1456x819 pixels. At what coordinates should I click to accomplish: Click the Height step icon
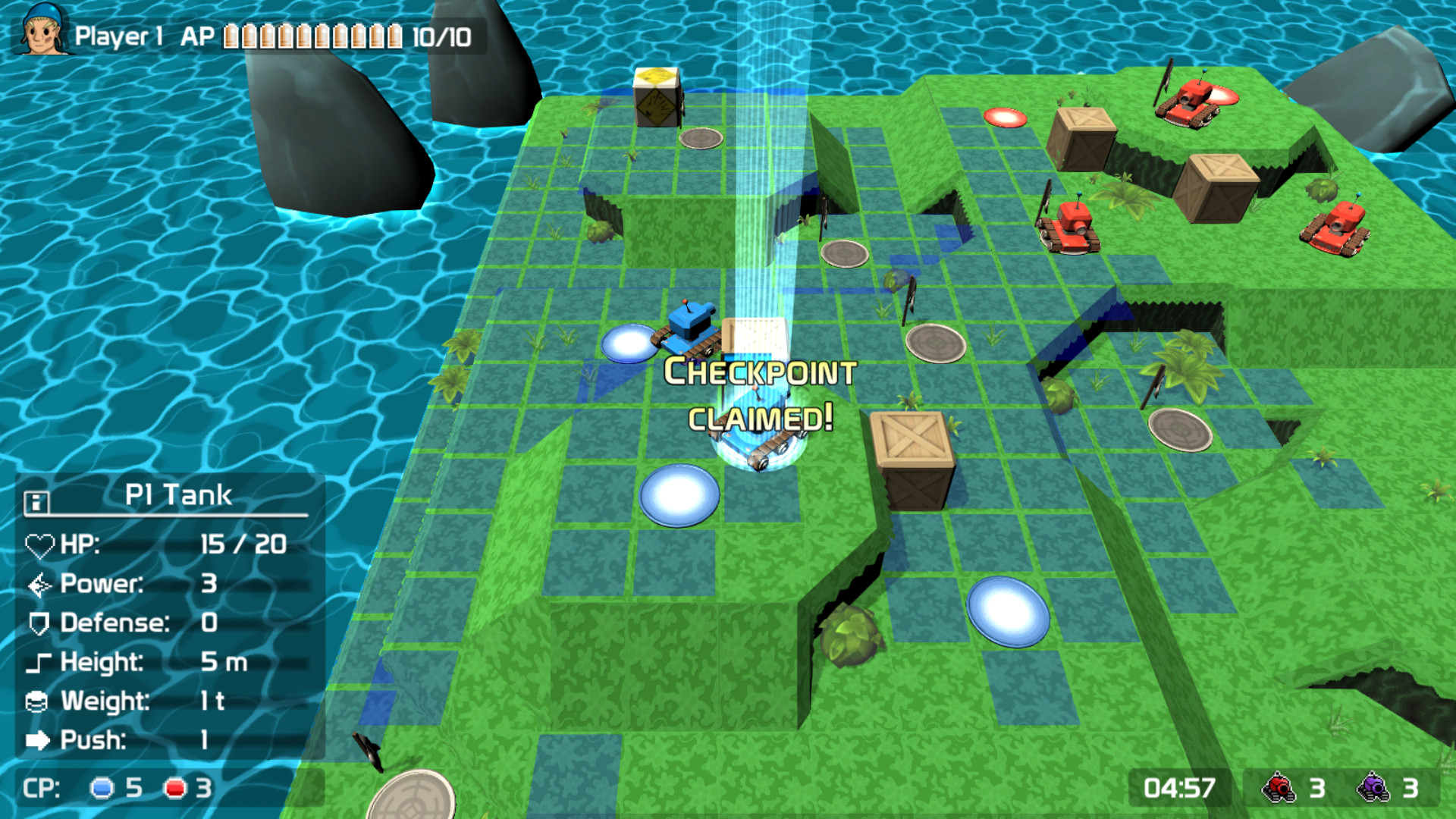point(38,663)
